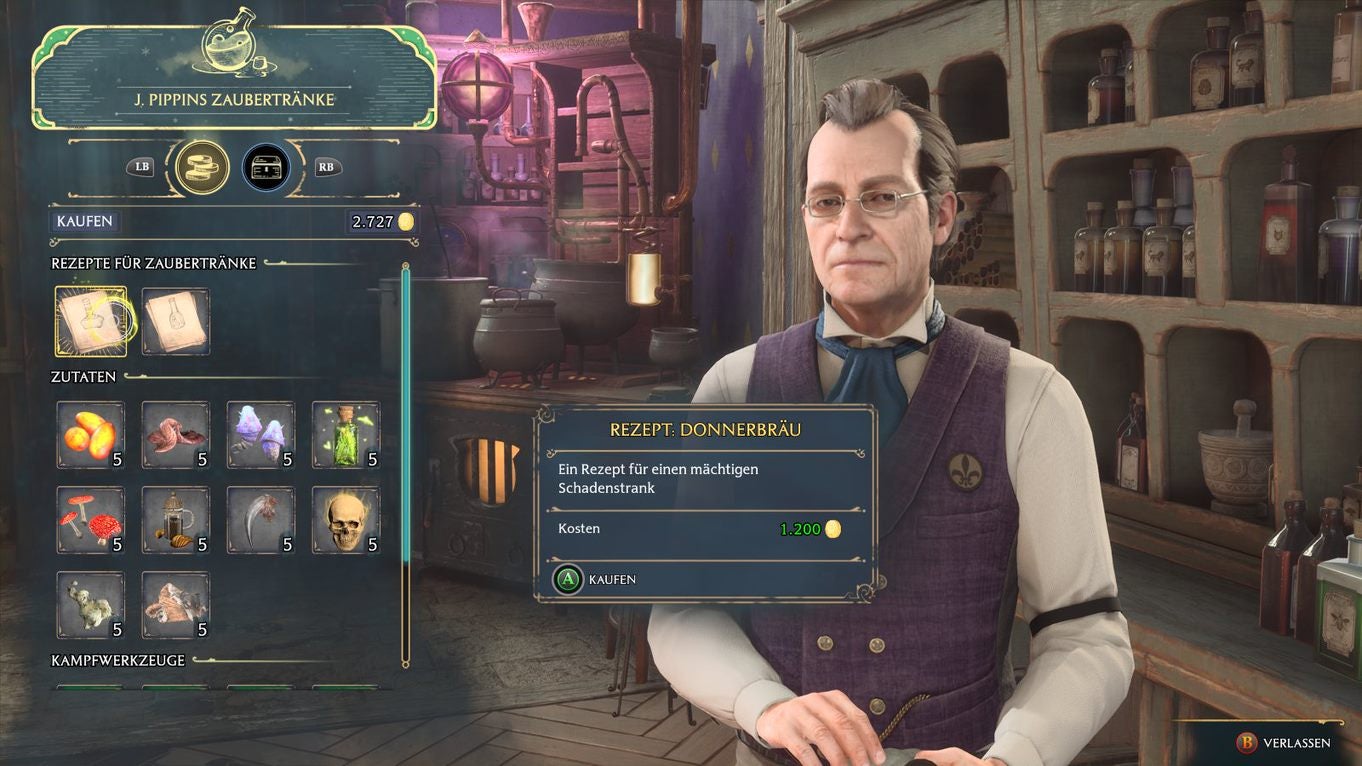Select the highlighted Donnerbräu recipe slot

point(91,321)
